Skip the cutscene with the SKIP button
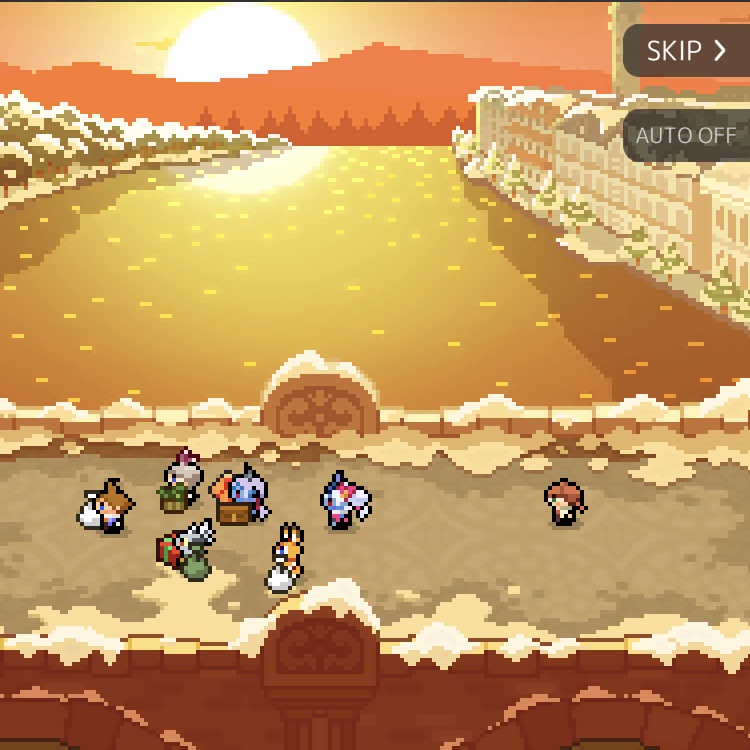The image size is (750, 750). (686, 51)
